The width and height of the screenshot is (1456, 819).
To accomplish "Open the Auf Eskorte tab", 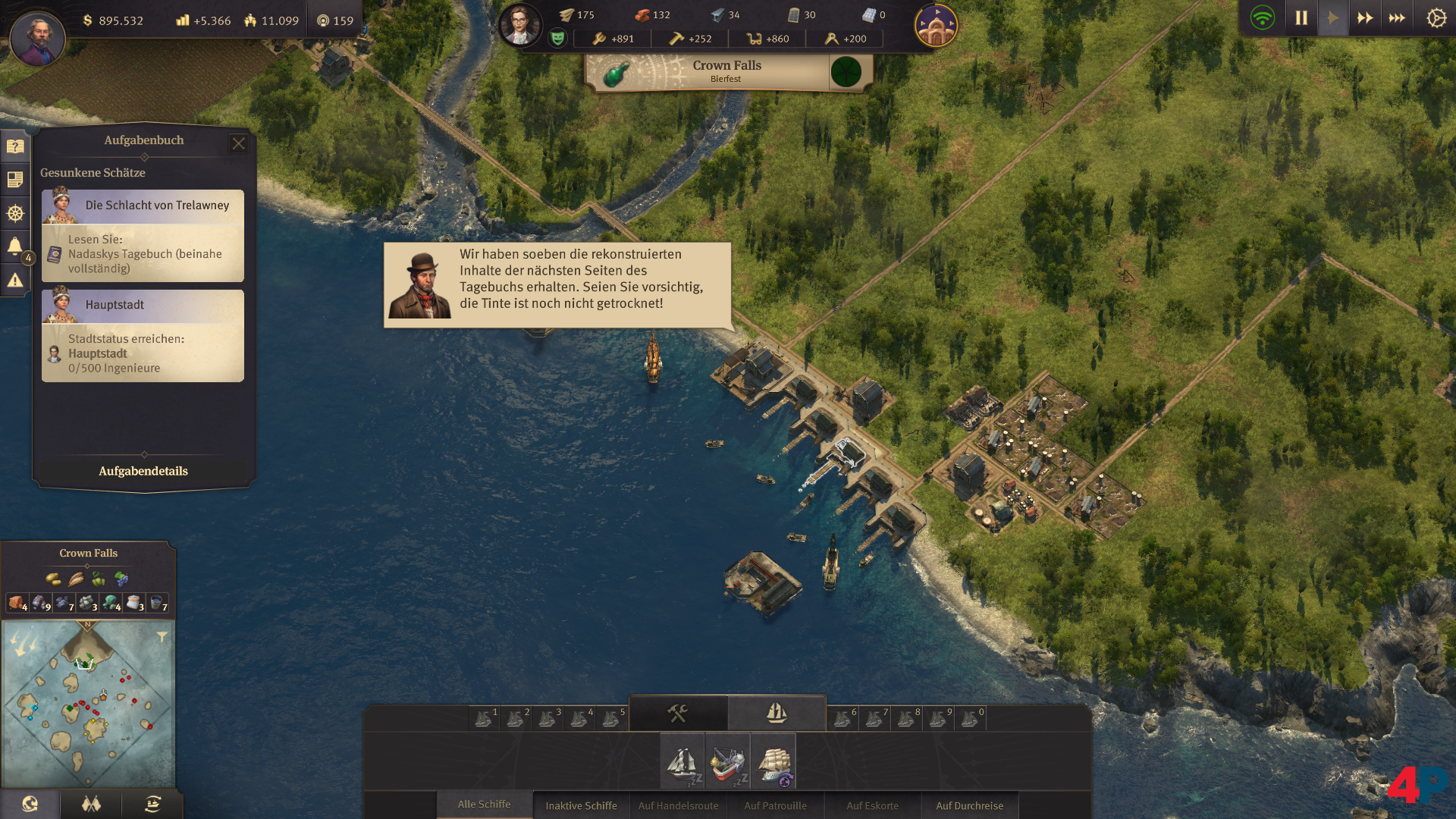I will click(872, 805).
